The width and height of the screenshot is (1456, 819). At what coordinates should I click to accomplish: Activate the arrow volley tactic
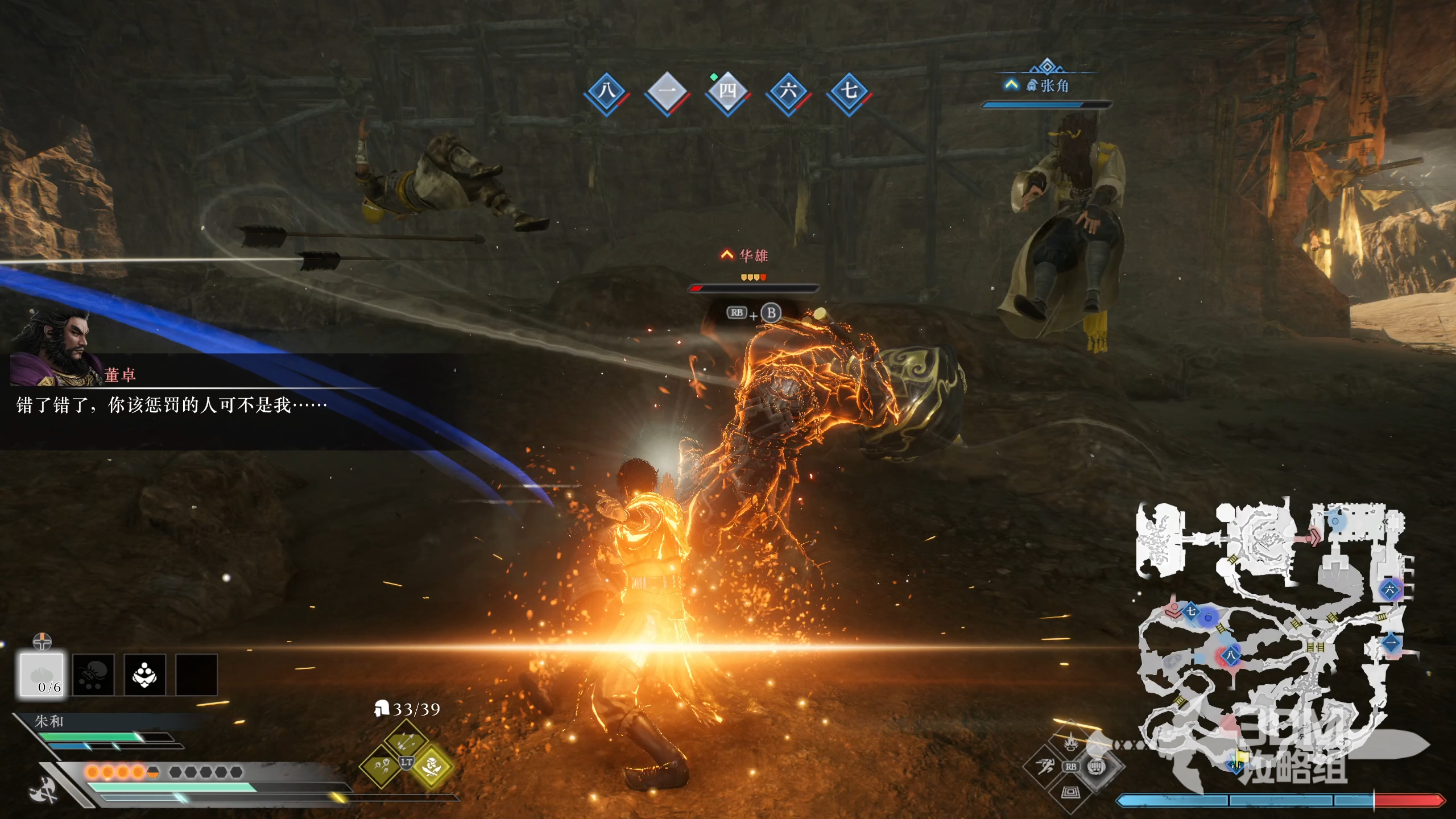click(x=405, y=742)
